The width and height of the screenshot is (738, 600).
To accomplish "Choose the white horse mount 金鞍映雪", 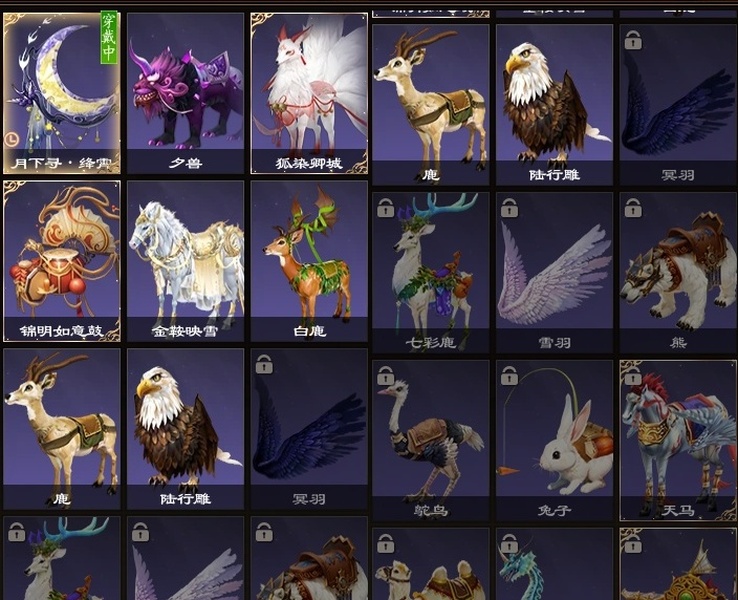I will [185, 260].
